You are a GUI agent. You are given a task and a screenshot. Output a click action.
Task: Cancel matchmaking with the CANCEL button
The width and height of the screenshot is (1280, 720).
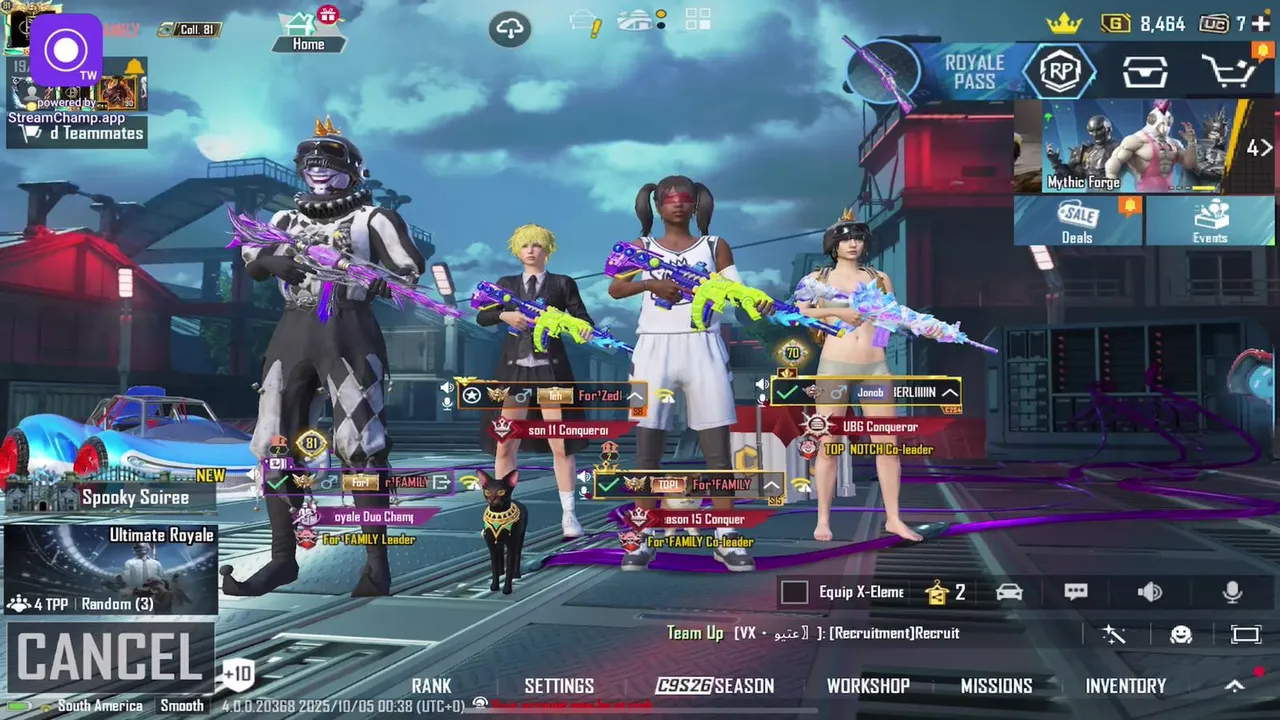point(110,657)
